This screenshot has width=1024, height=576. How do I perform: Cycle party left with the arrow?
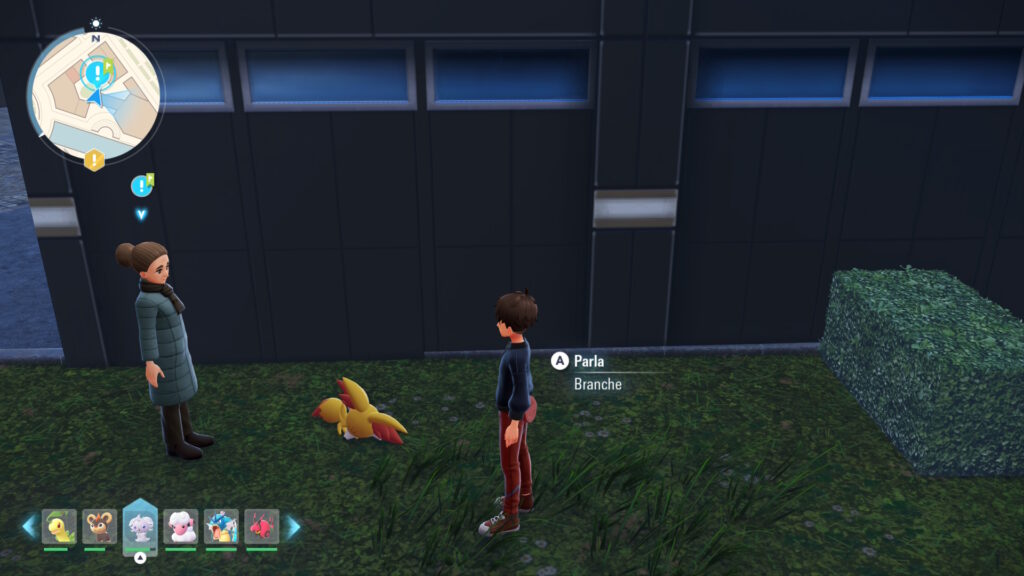tap(29, 526)
